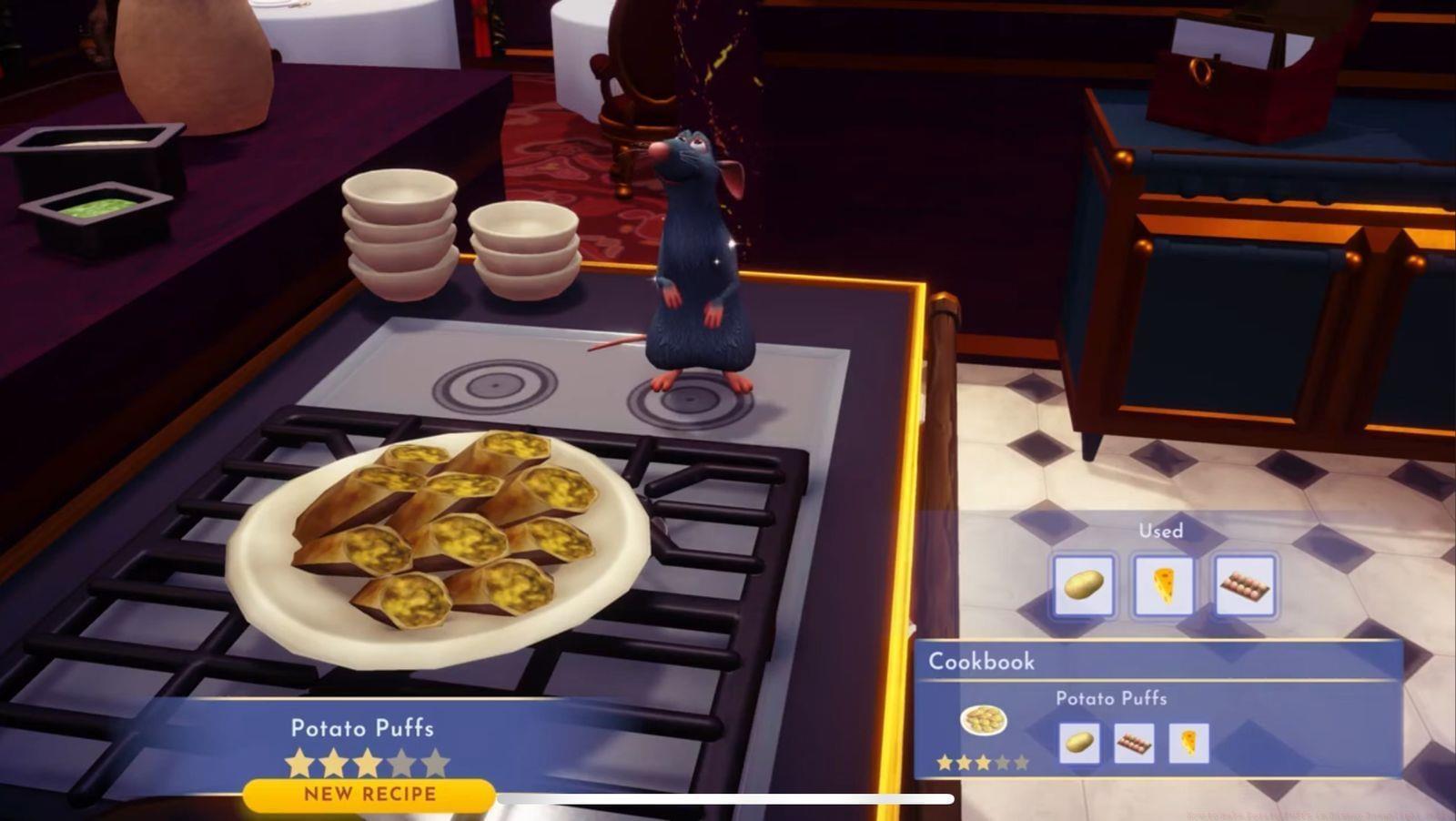The width and height of the screenshot is (1456, 821).
Task: Click the potato ingredient in the Potato Puffs recipe
Action: coord(1078,743)
